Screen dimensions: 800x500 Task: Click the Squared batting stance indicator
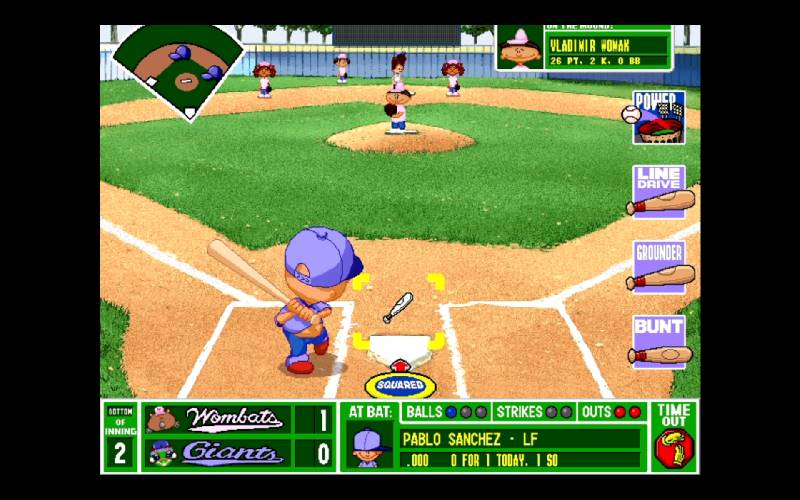point(400,385)
